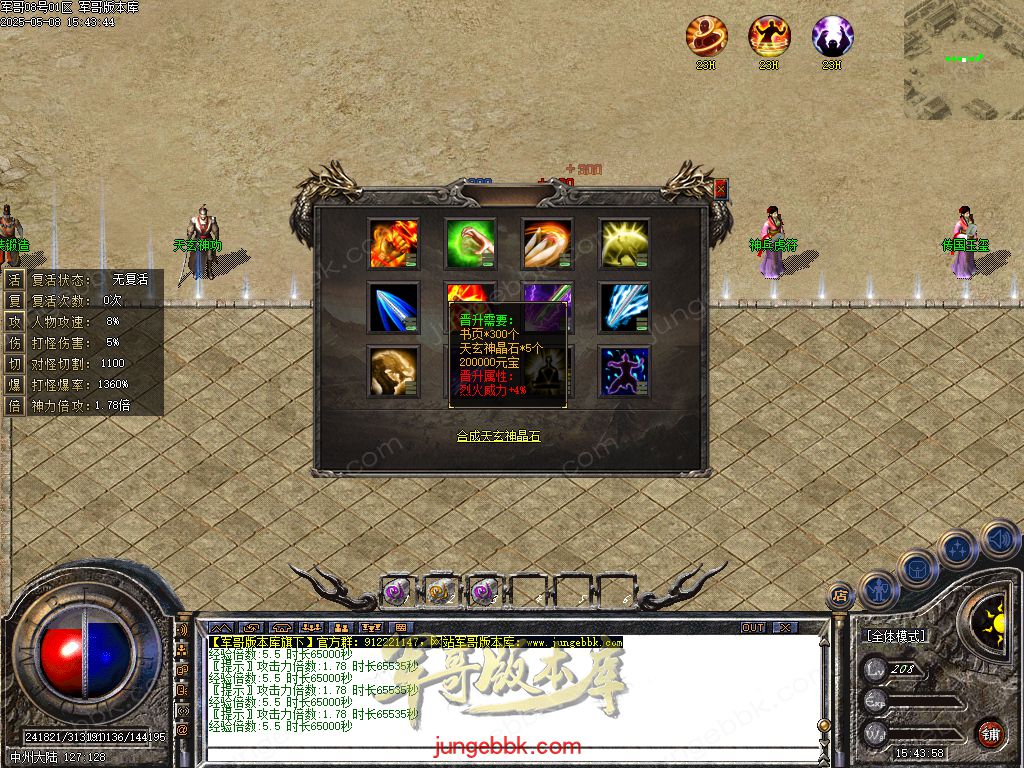Image resolution: width=1024 pixels, height=768 pixels.
Task: Click the OUT button on chat bar
Action: (752, 627)
